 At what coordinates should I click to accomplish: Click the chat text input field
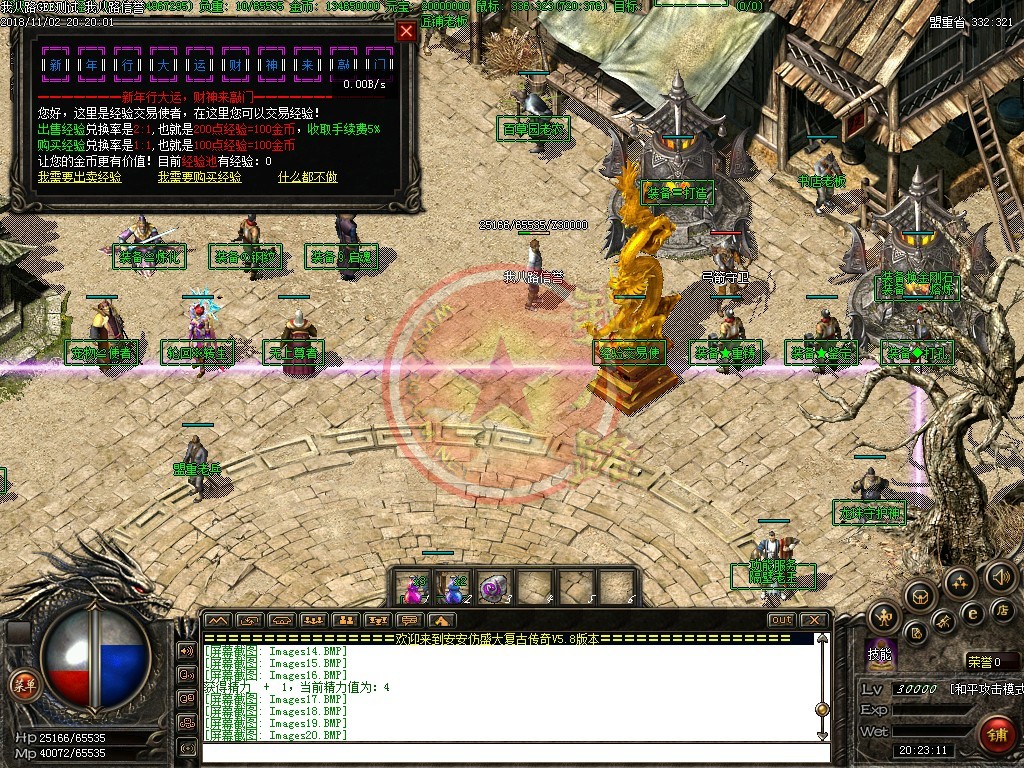(x=510, y=750)
